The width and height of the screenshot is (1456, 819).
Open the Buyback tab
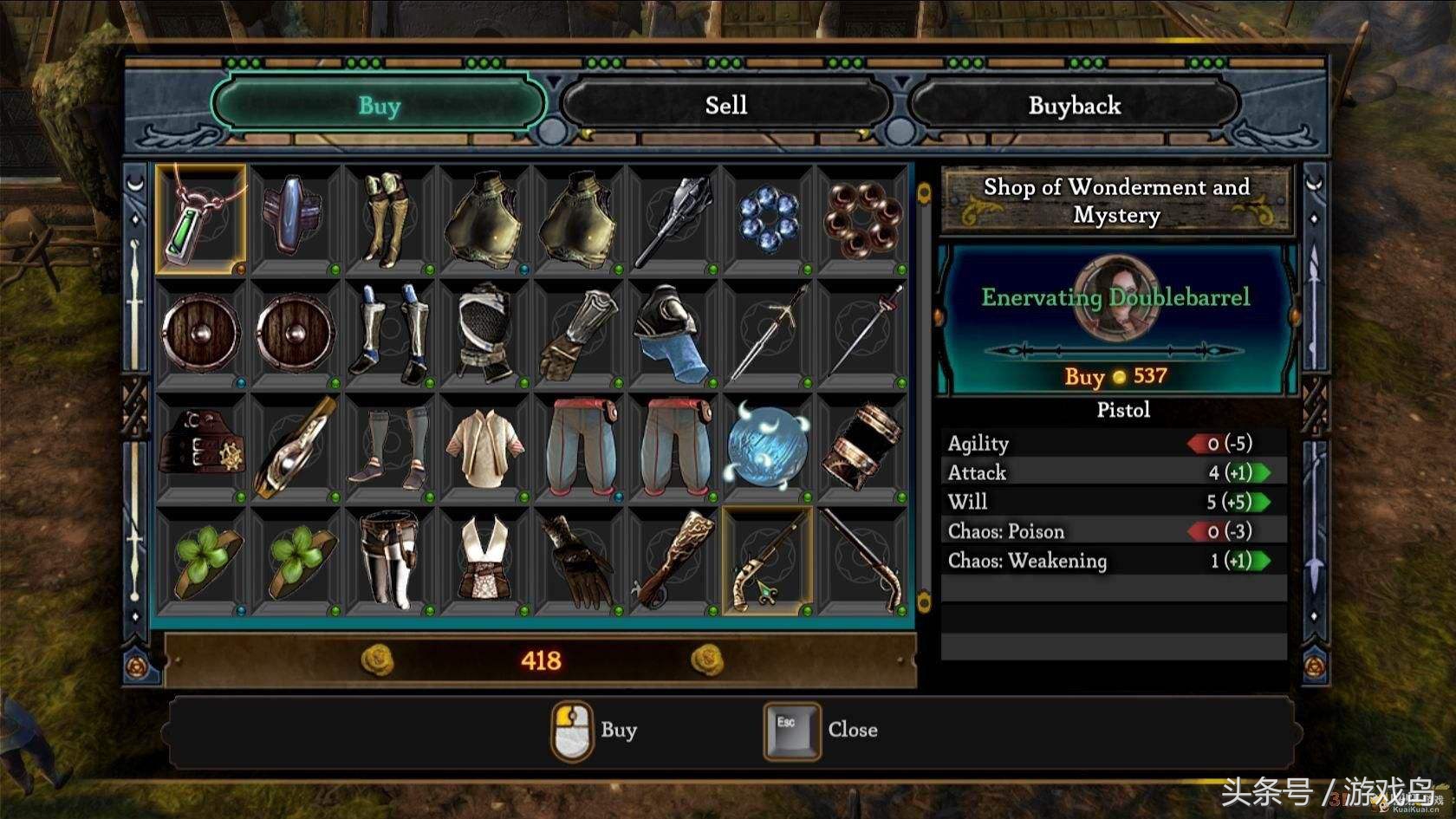click(x=1074, y=106)
